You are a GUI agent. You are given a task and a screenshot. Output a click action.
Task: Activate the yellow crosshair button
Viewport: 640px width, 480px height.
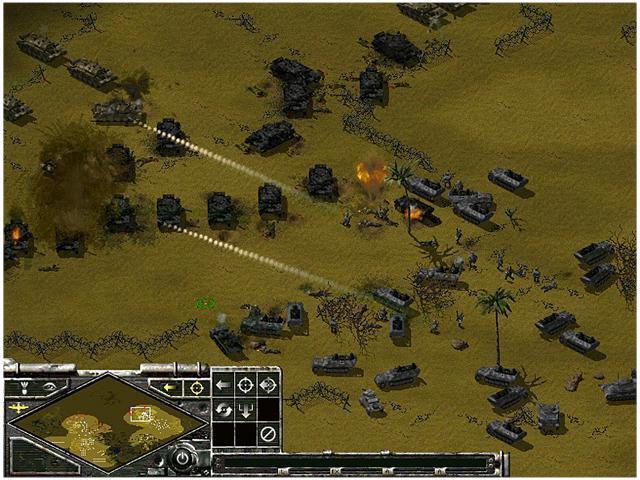pos(196,387)
